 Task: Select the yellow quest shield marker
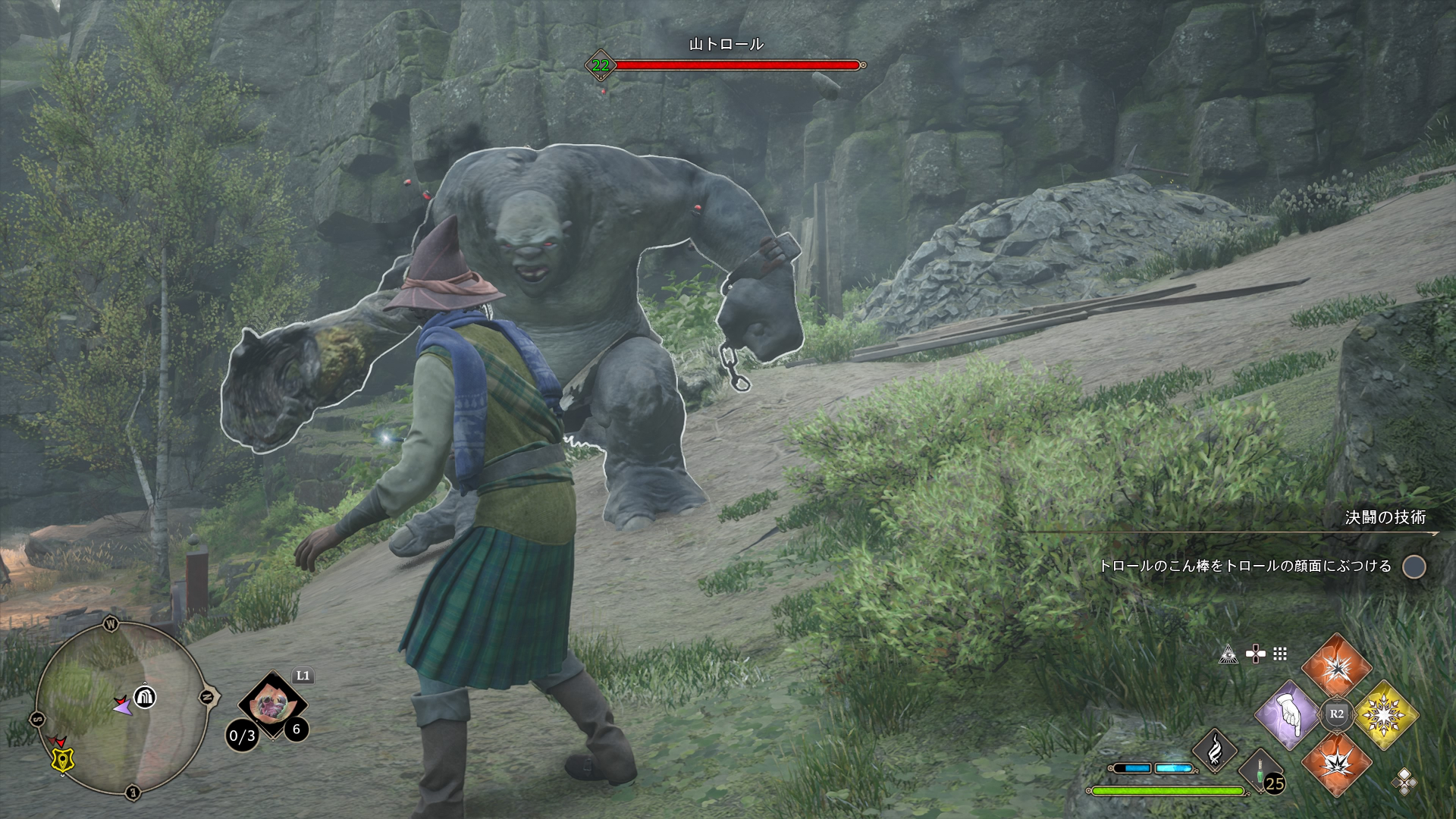point(62,759)
